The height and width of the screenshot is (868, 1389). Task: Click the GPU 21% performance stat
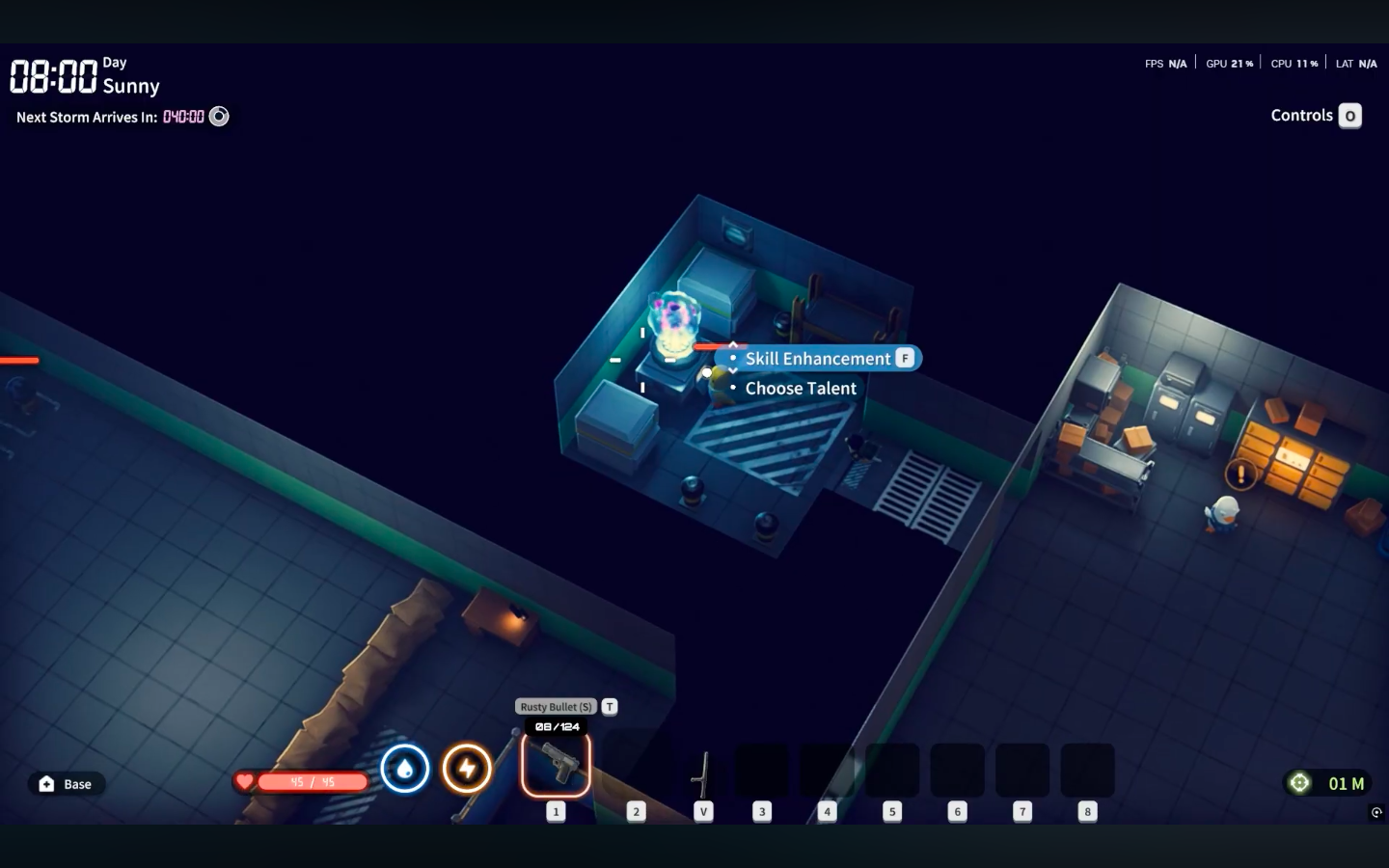1229,63
